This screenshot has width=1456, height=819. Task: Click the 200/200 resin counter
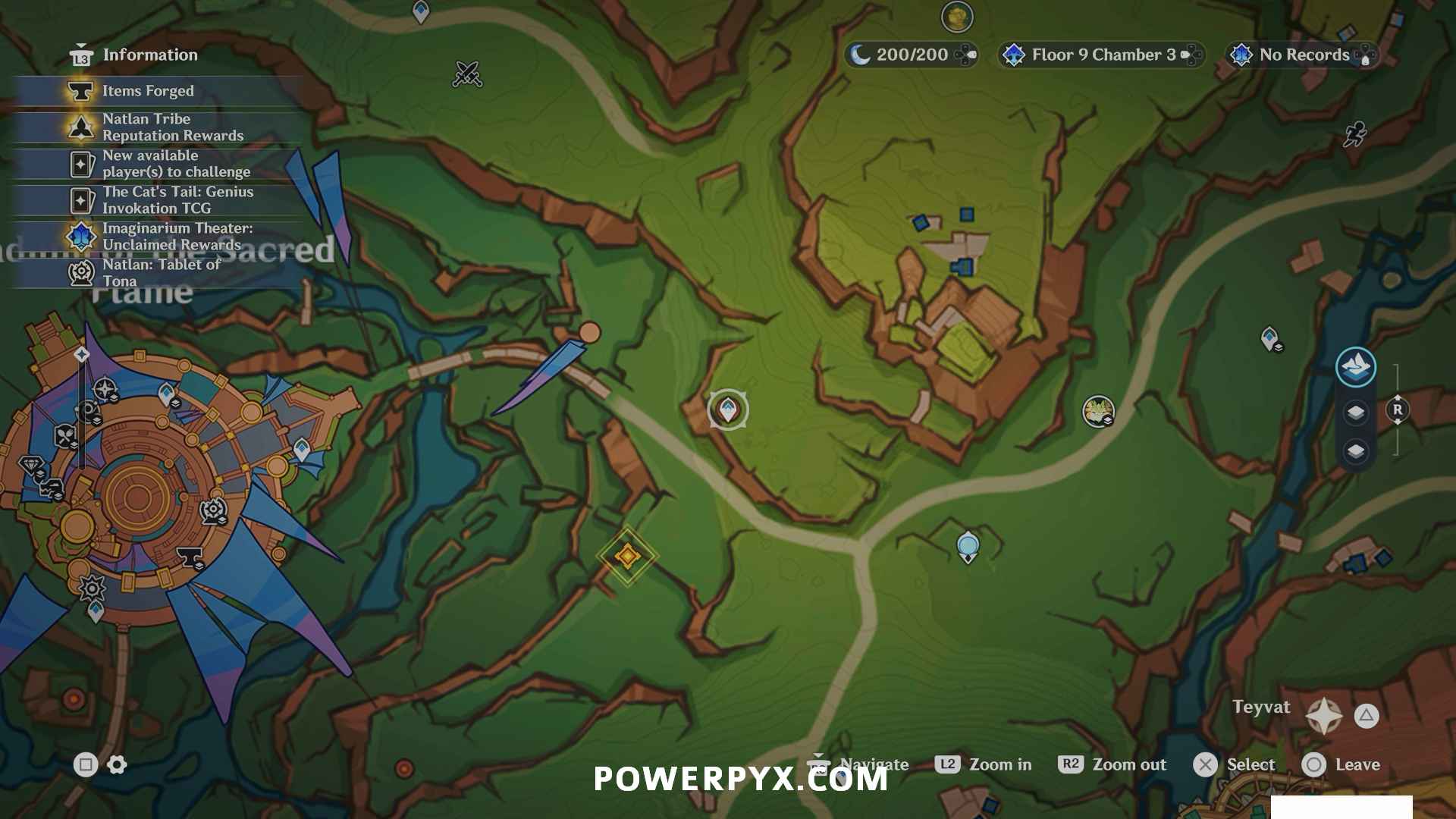(912, 55)
